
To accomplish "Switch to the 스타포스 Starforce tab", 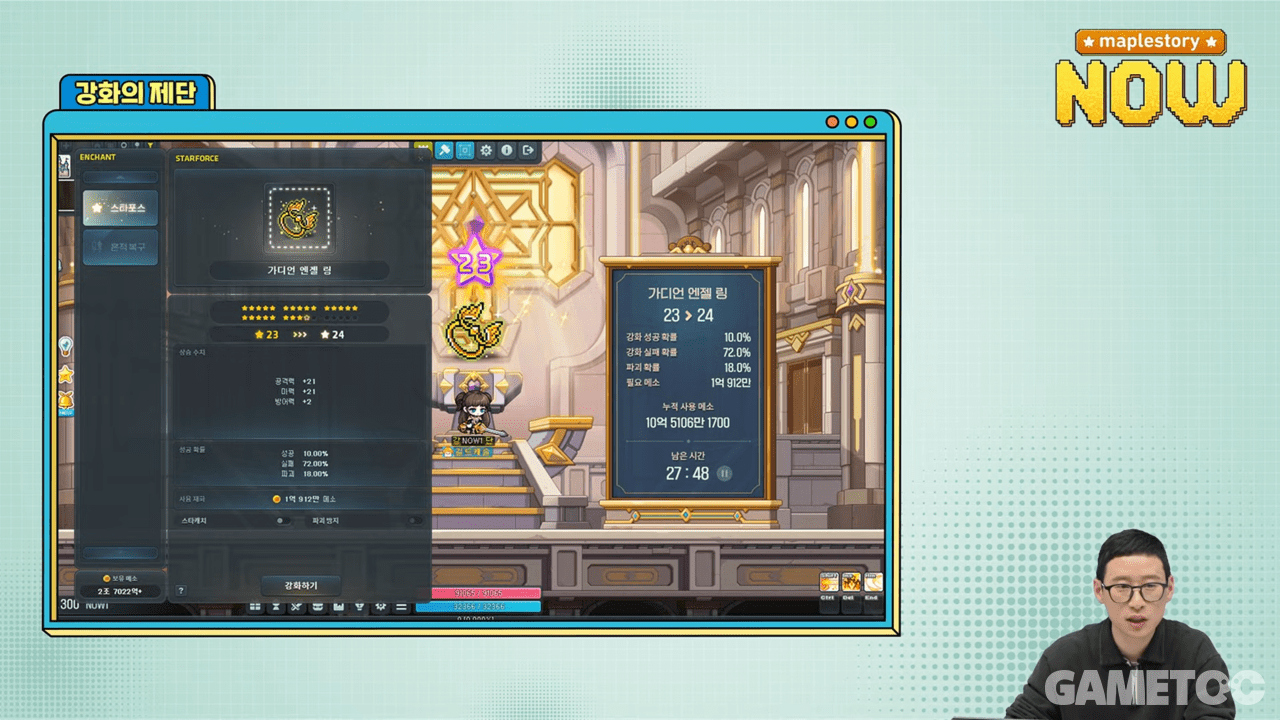I will (120, 208).
